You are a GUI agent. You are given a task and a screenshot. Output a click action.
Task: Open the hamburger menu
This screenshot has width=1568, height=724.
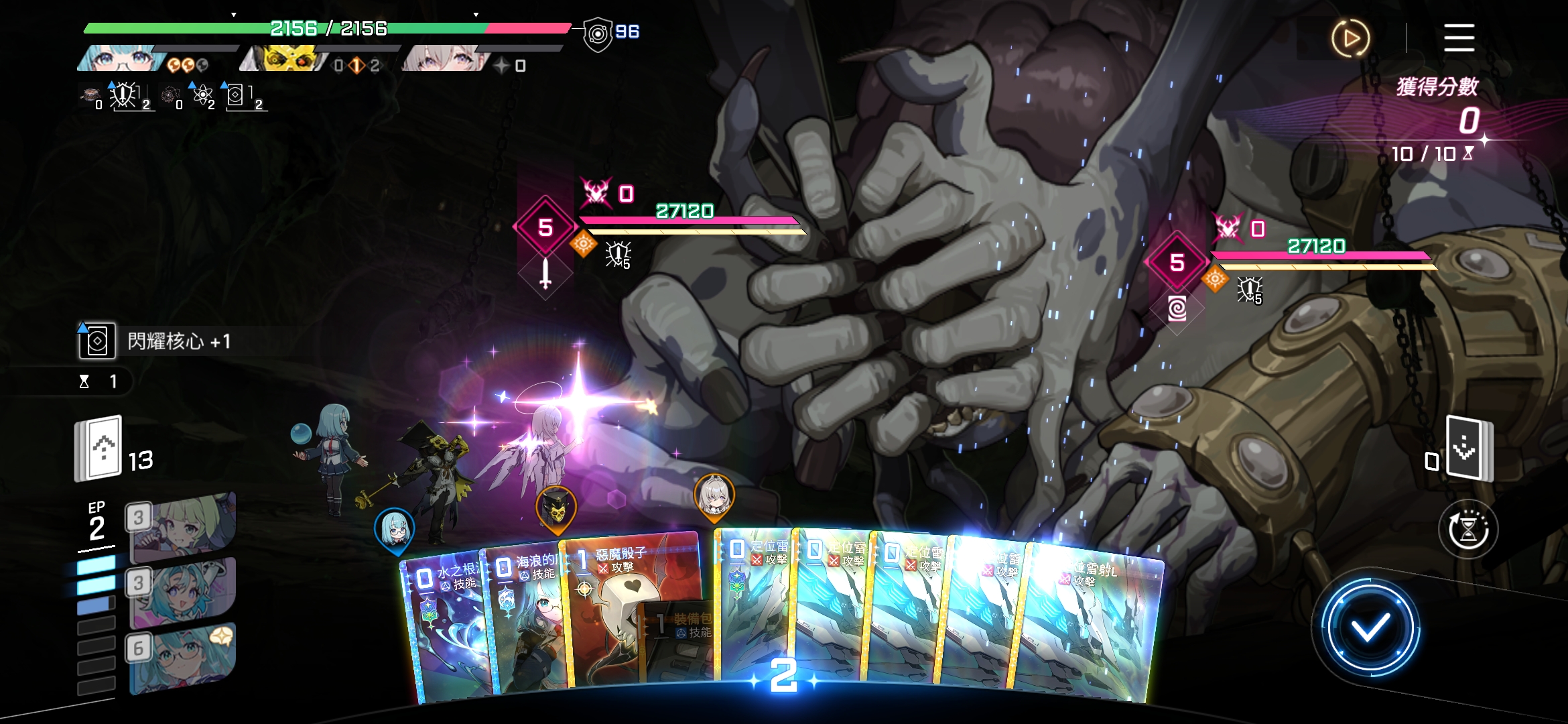click(x=1459, y=38)
